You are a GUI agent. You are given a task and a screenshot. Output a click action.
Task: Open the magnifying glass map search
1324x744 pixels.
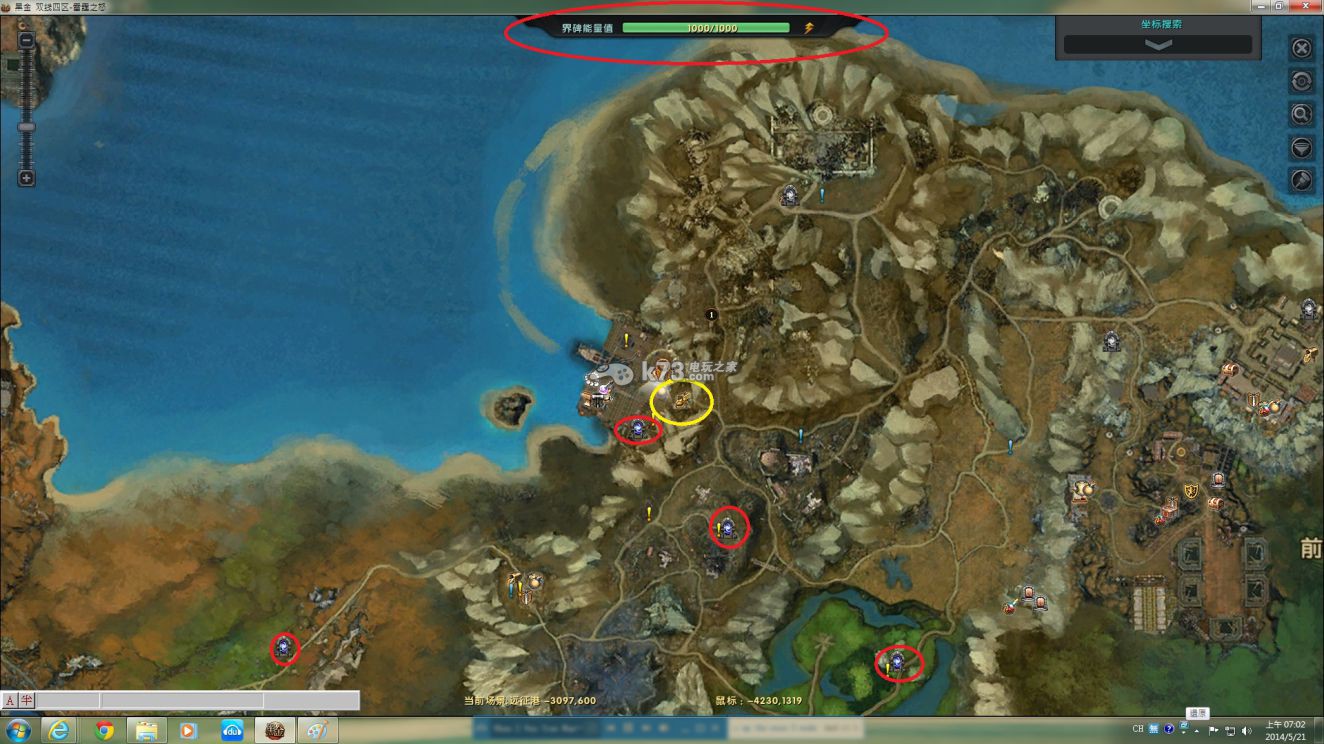(x=1301, y=114)
